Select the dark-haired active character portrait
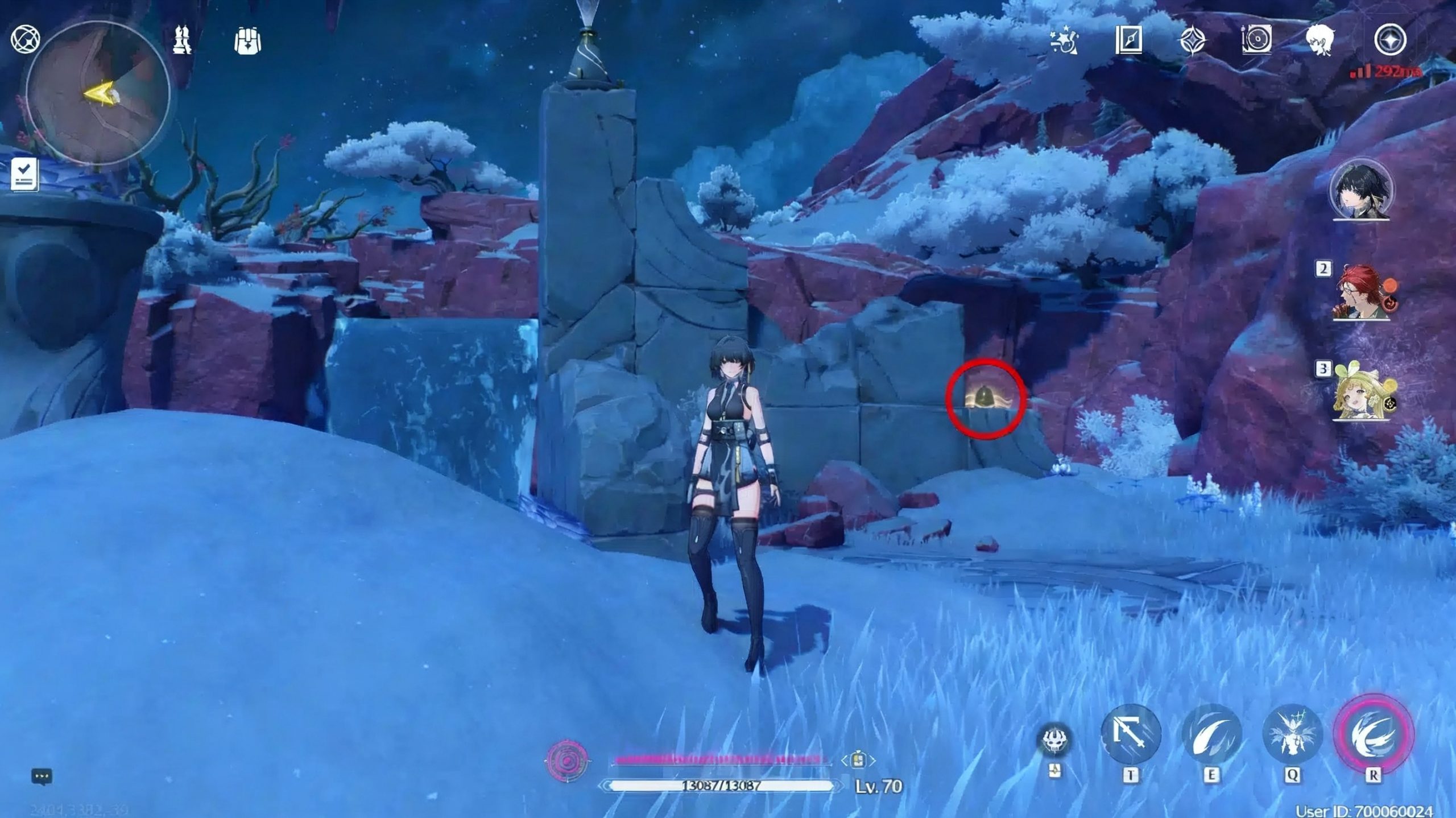The width and height of the screenshot is (1456, 818). tap(1360, 191)
